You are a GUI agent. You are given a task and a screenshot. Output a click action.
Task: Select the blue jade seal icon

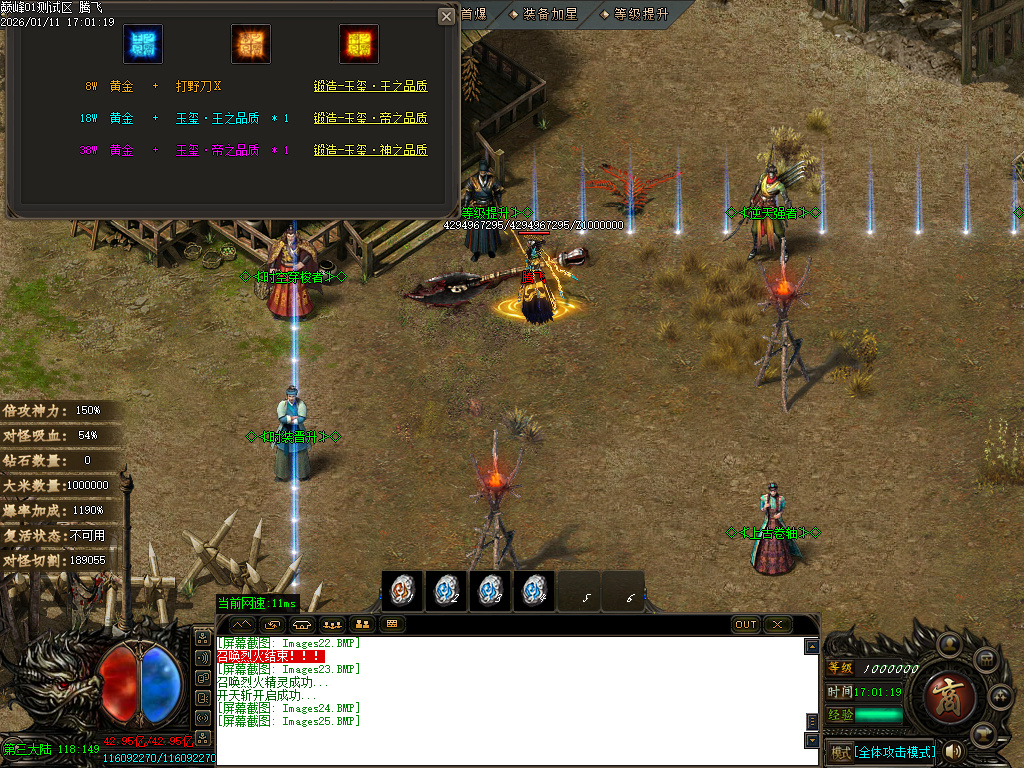143,44
